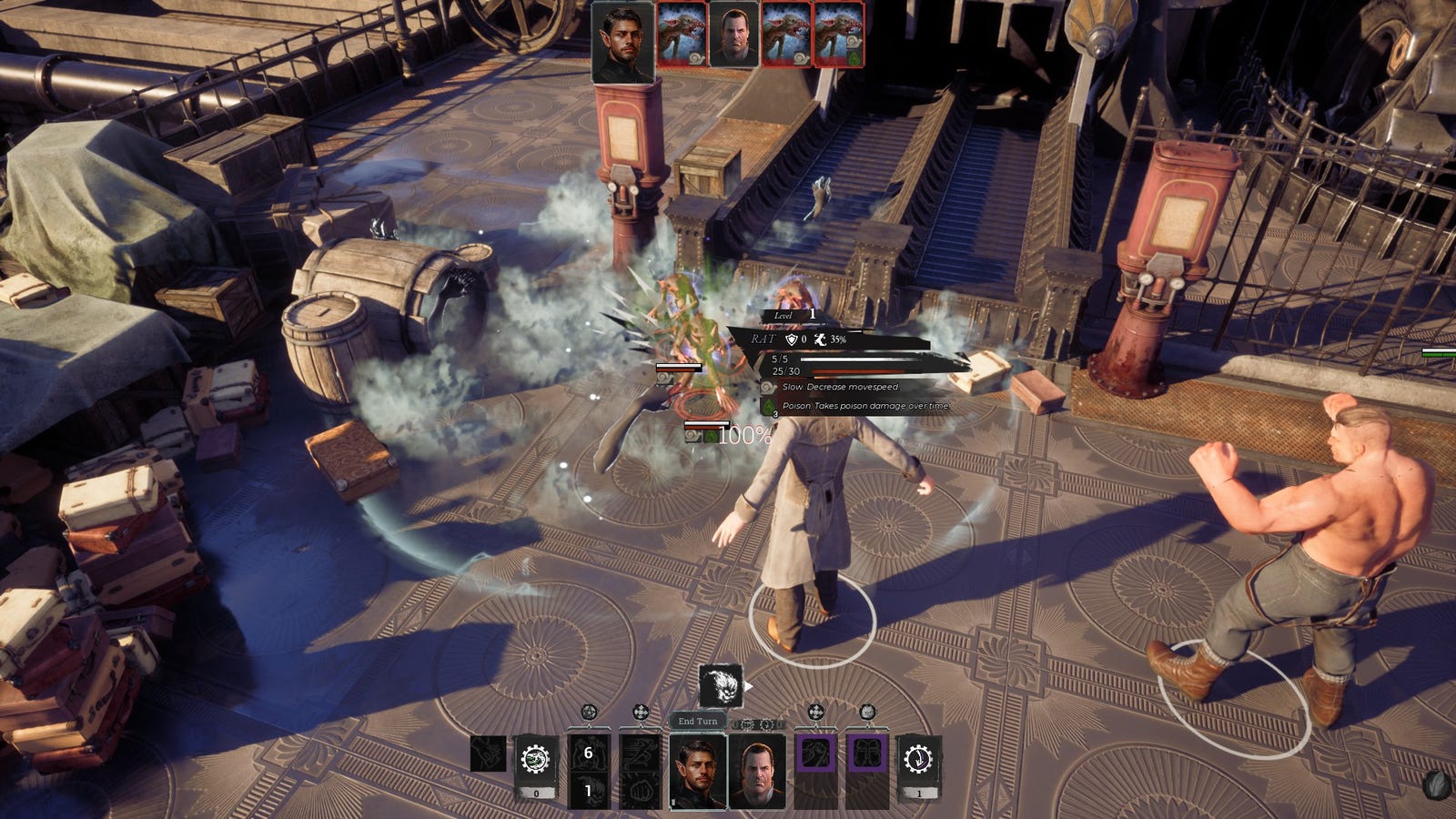
Task: Click the End Turn button
Action: pos(698,721)
